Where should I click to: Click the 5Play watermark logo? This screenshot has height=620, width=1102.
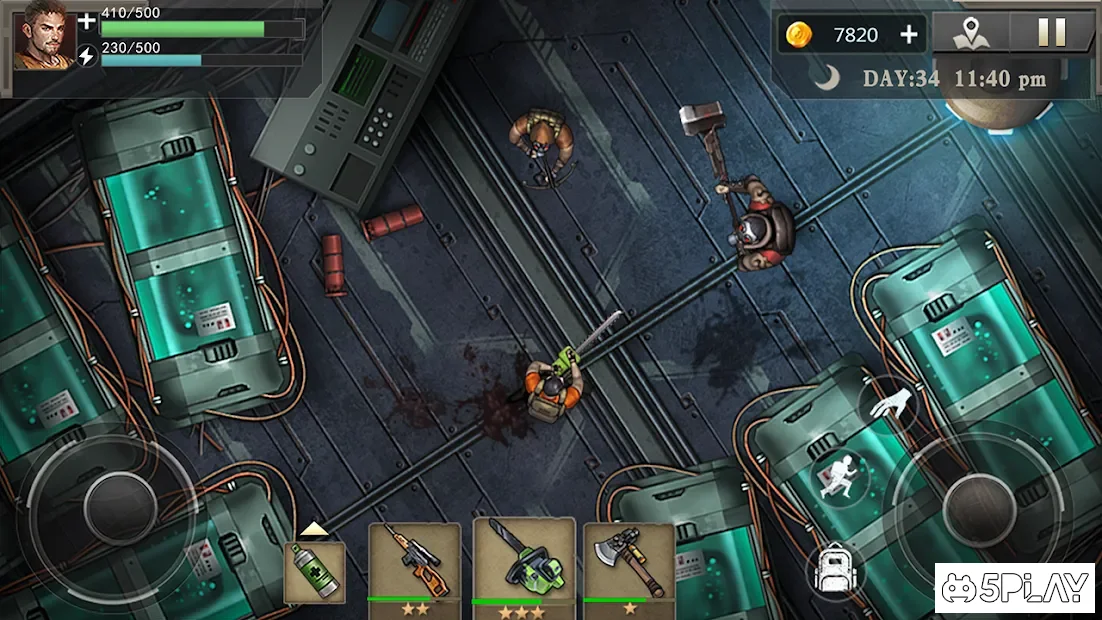click(1014, 588)
